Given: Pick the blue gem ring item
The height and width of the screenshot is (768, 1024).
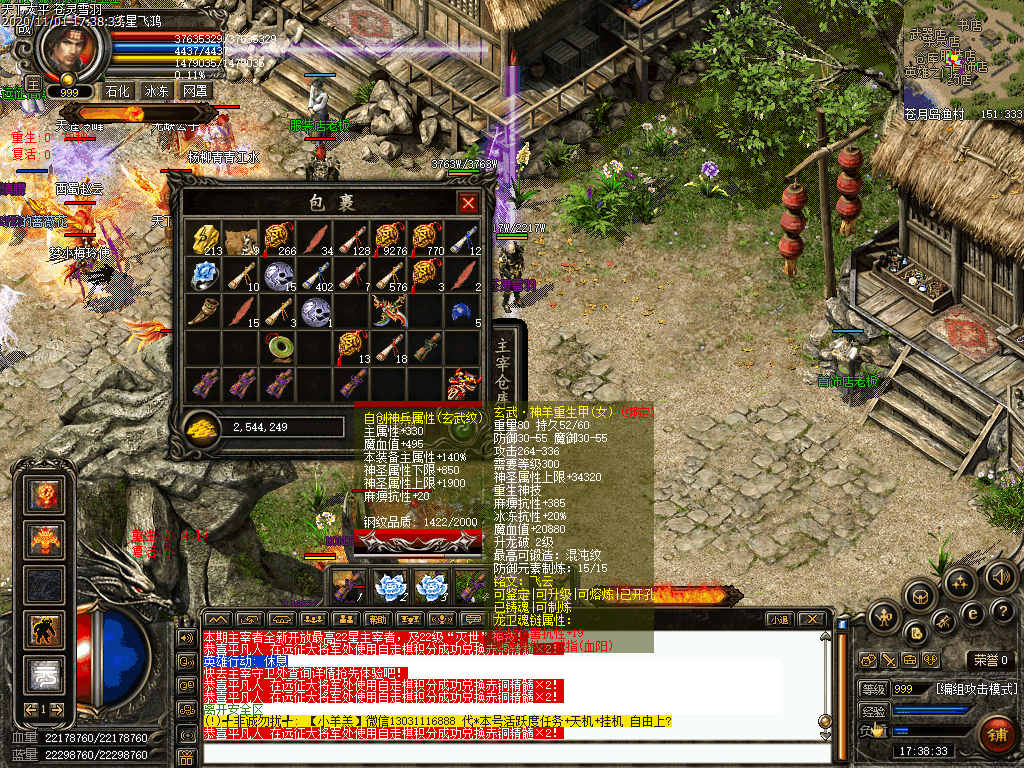Looking at the screenshot, I should [x=207, y=273].
